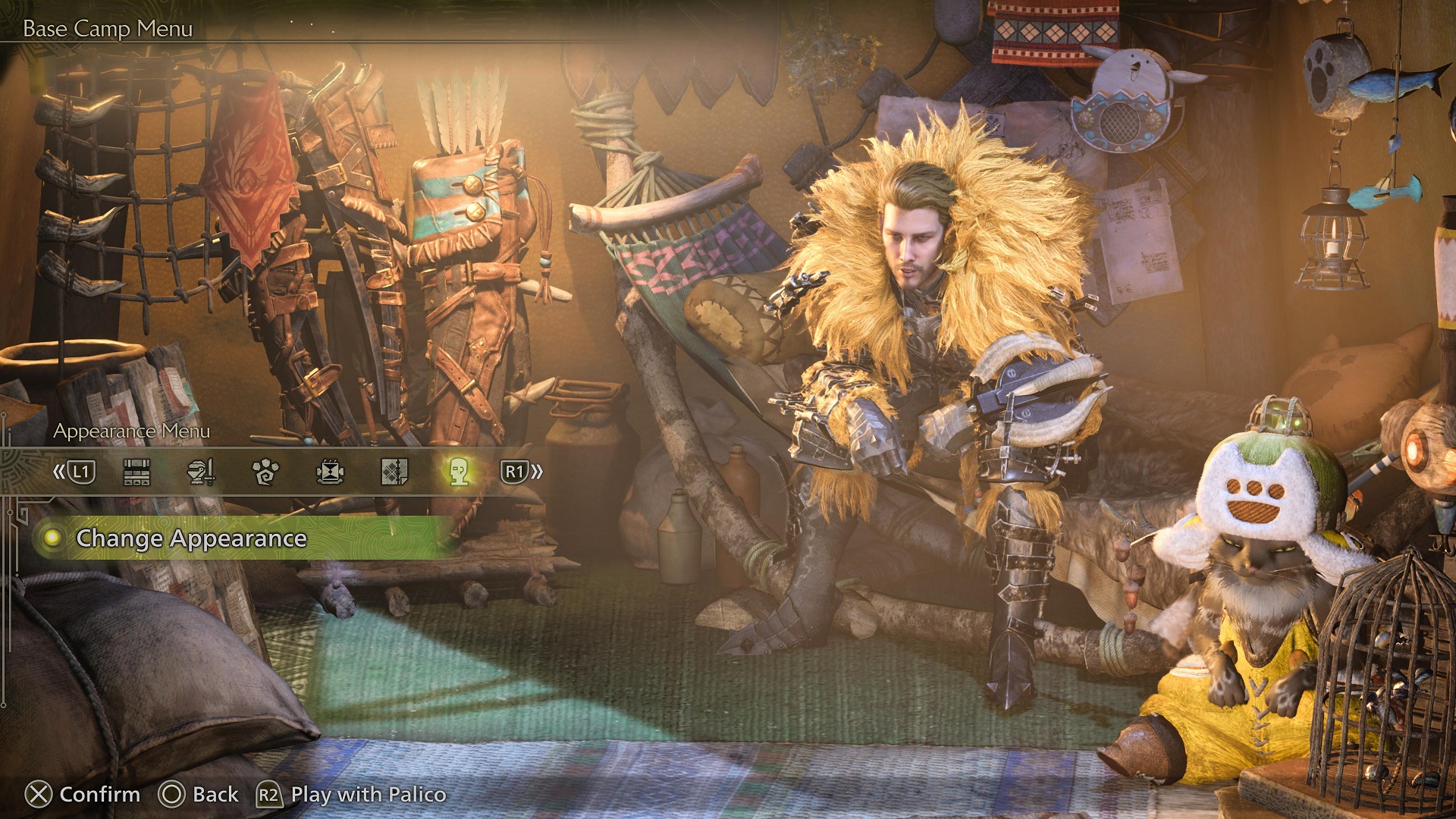
Task: Switch to the patterned notebook tab
Action: [x=394, y=472]
